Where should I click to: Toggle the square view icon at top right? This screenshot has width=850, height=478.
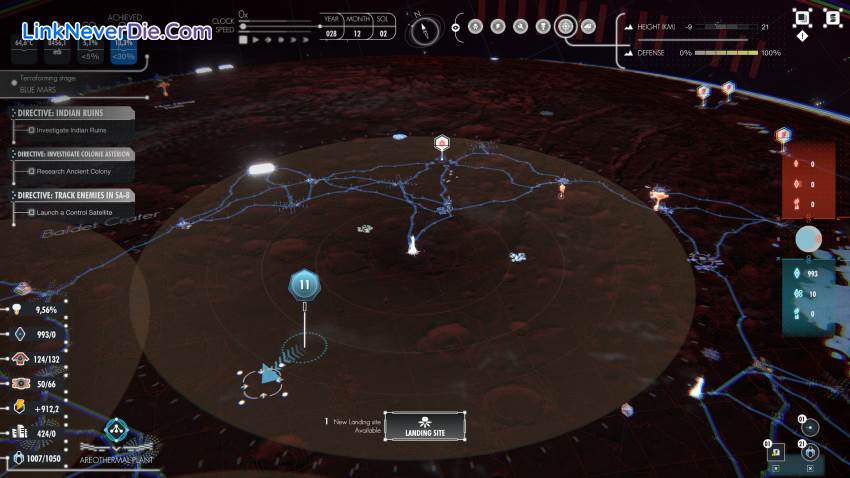[x=802, y=17]
